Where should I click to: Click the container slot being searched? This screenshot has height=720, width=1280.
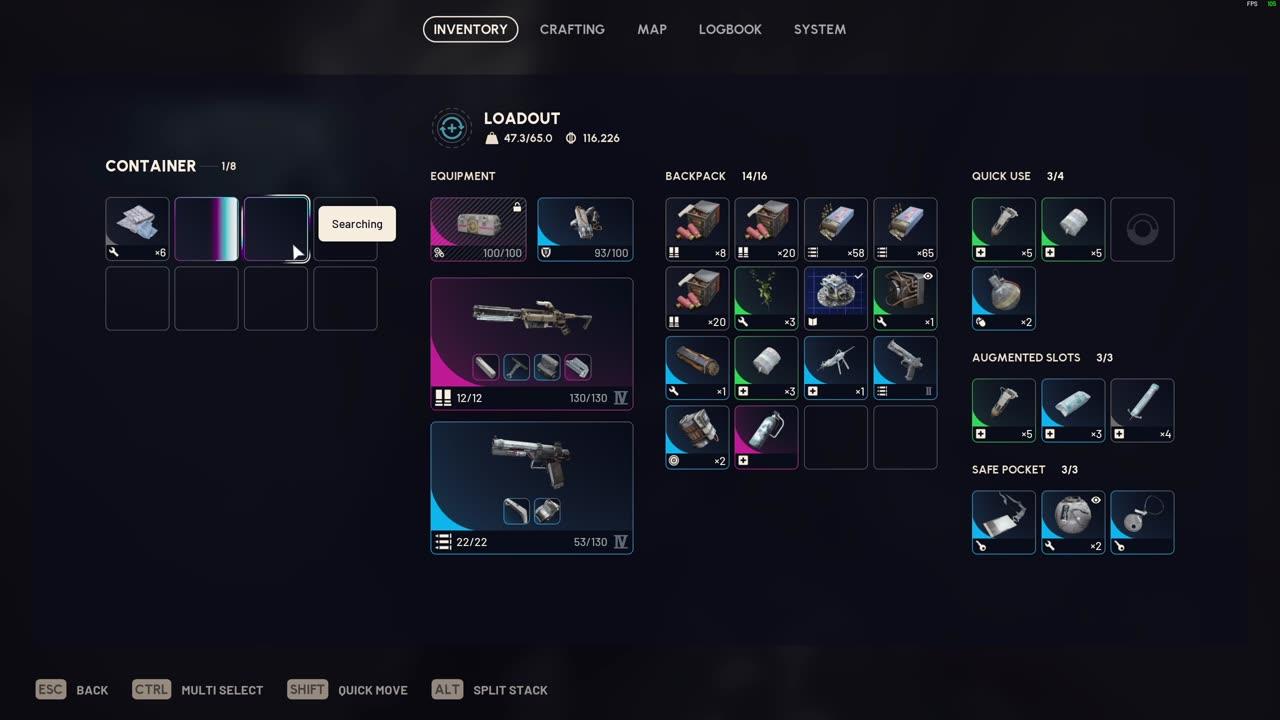click(x=276, y=229)
